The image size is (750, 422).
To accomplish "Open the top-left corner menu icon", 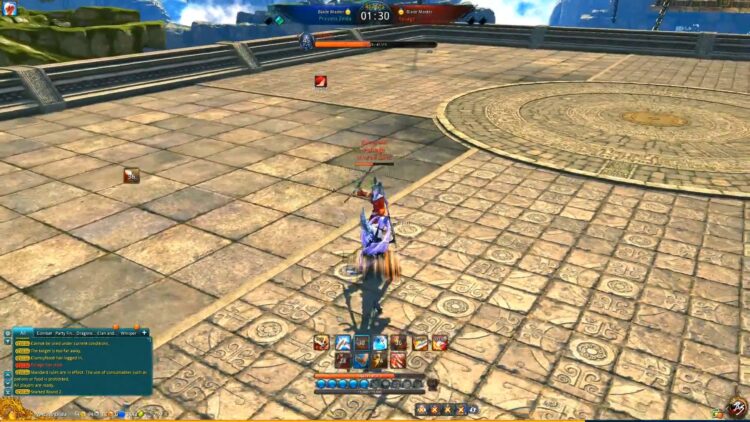I will [x=9, y=8].
